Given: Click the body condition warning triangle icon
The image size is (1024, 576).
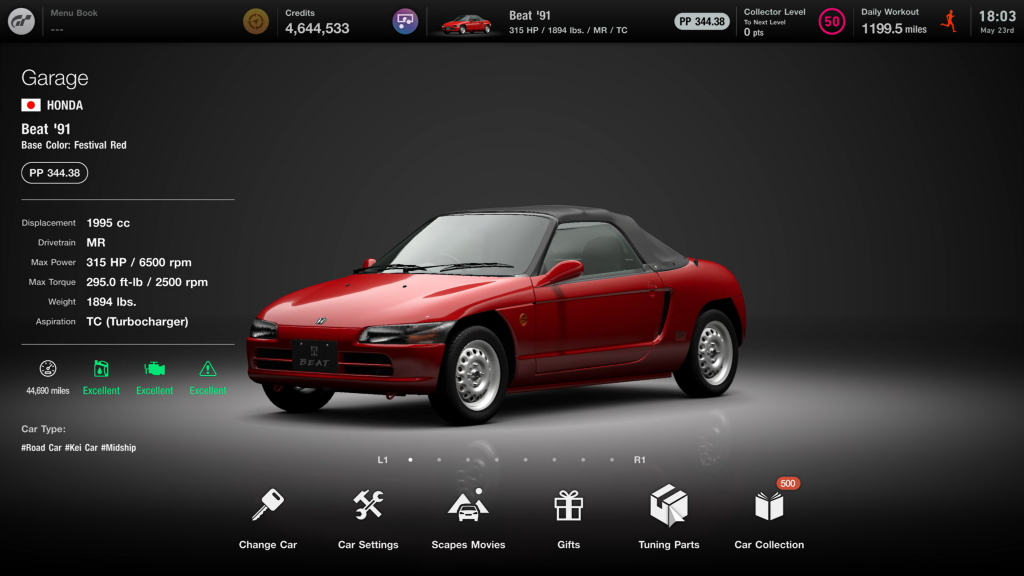Looking at the screenshot, I should point(208,369).
